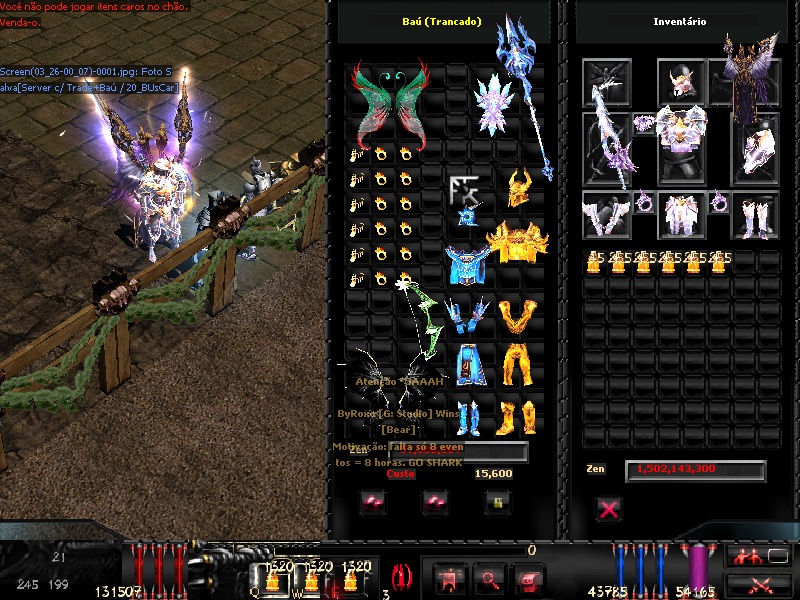The width and height of the screenshot is (800, 600).
Task: Select the golden helmet in the vault
Action: (x=518, y=189)
